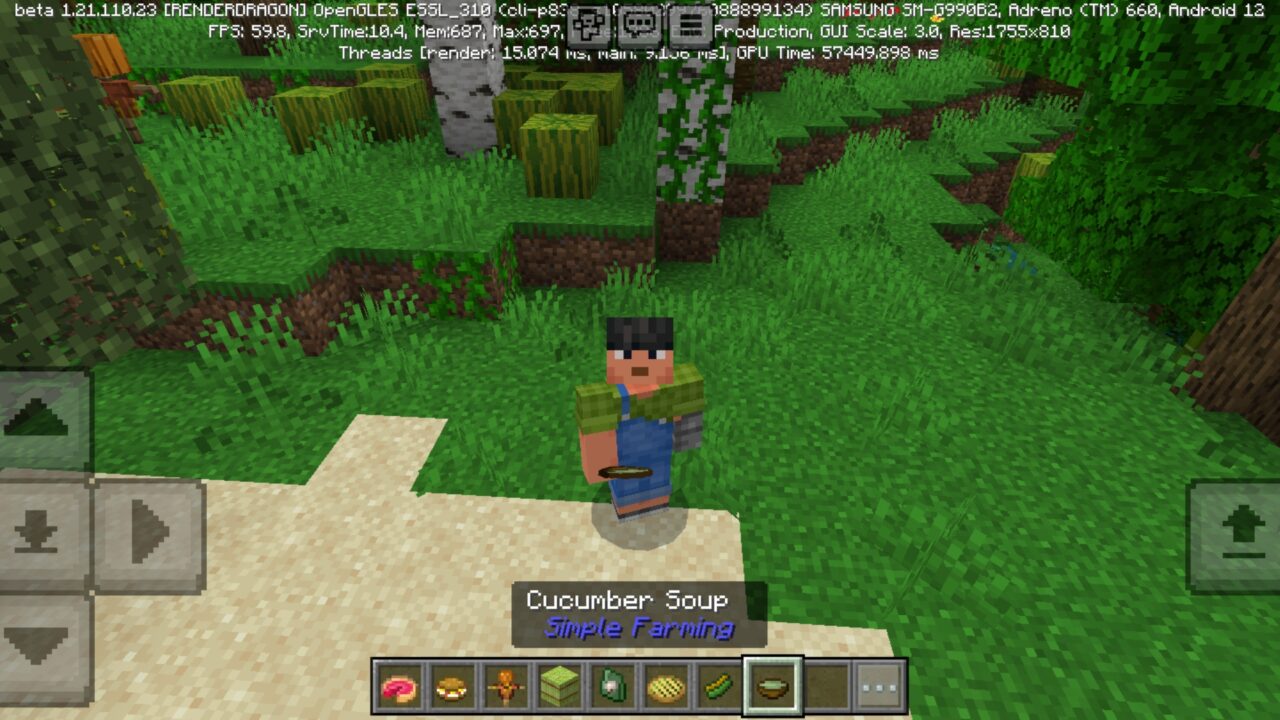
Task: Select the green seed packet hotbar slot
Action: (613, 687)
